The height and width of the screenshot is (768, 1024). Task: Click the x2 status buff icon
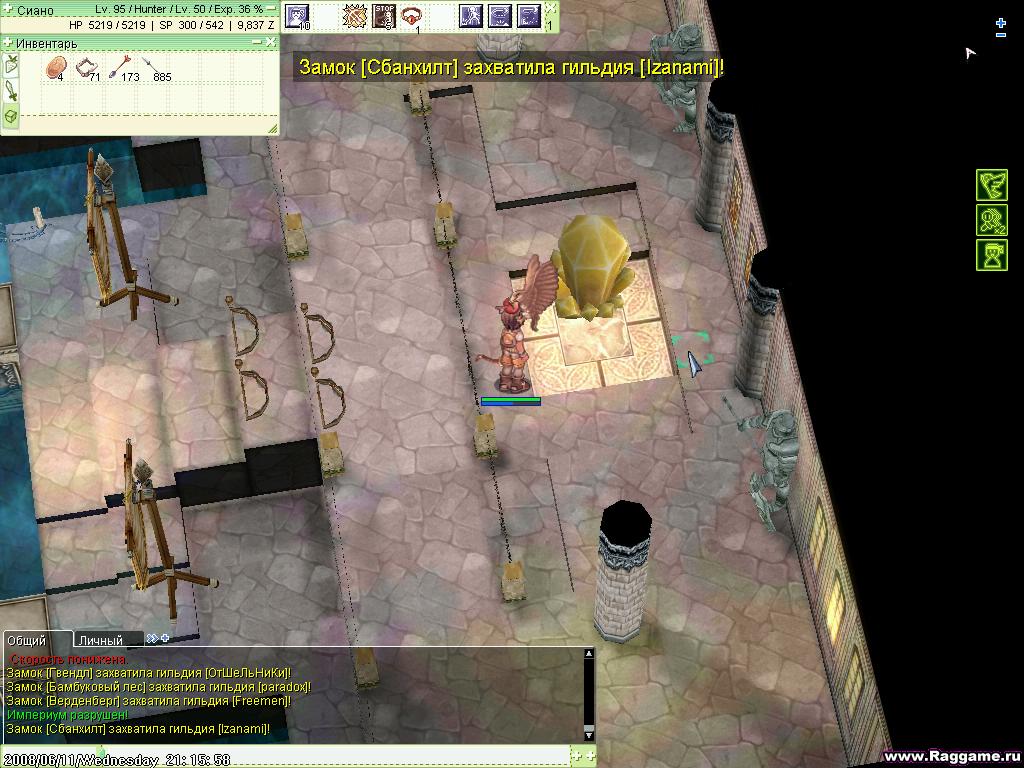pos(991,220)
